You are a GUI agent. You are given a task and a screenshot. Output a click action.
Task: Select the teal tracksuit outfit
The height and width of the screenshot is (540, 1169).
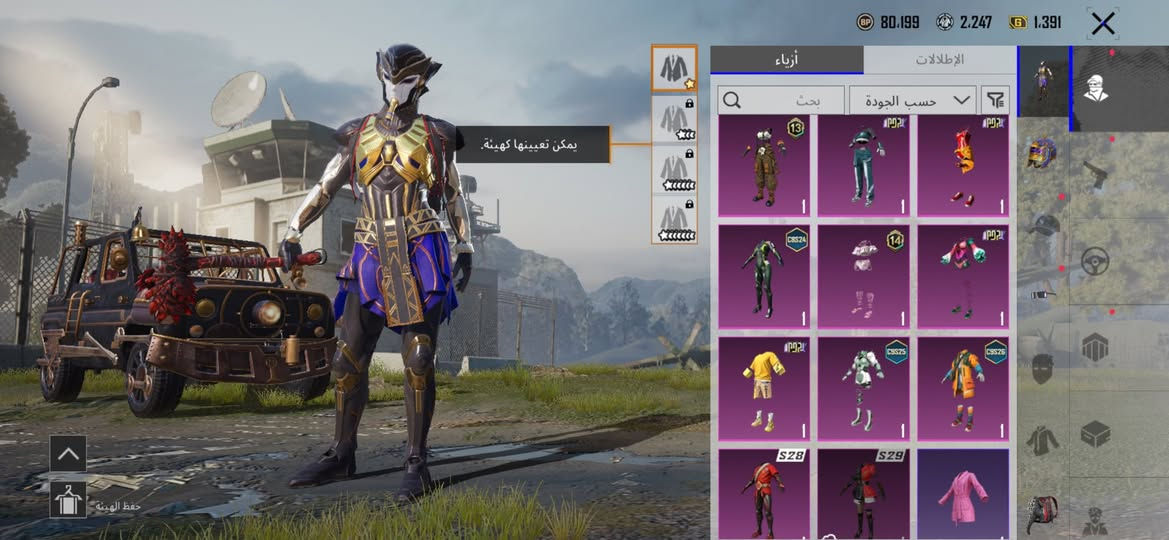(863, 165)
